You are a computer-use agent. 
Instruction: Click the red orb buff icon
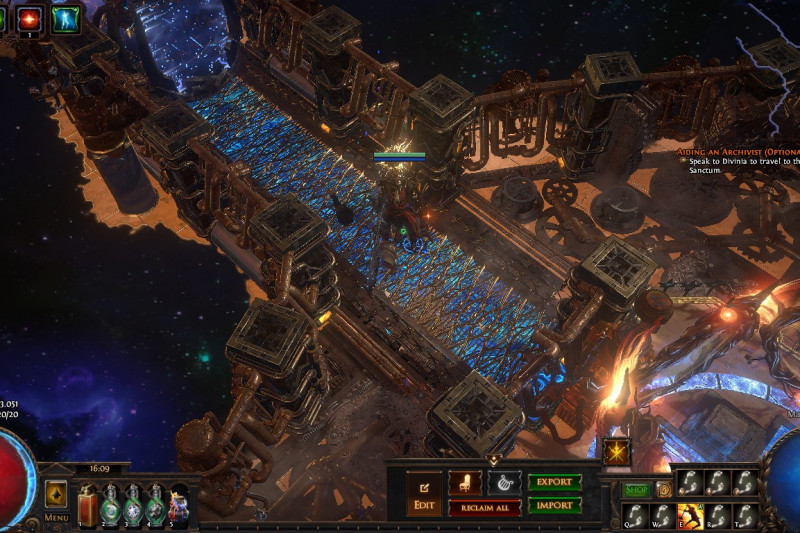(30, 17)
